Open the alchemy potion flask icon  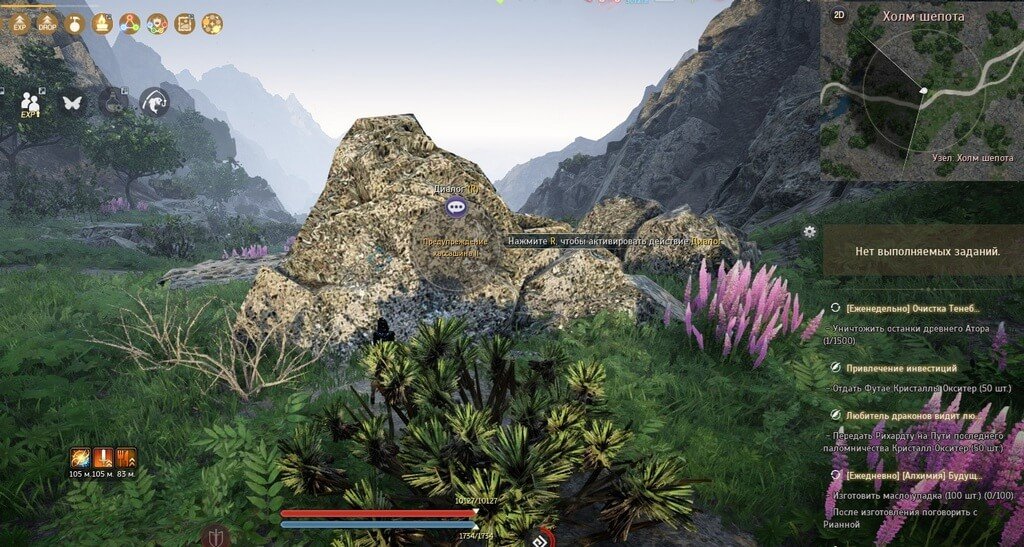pos(112,101)
